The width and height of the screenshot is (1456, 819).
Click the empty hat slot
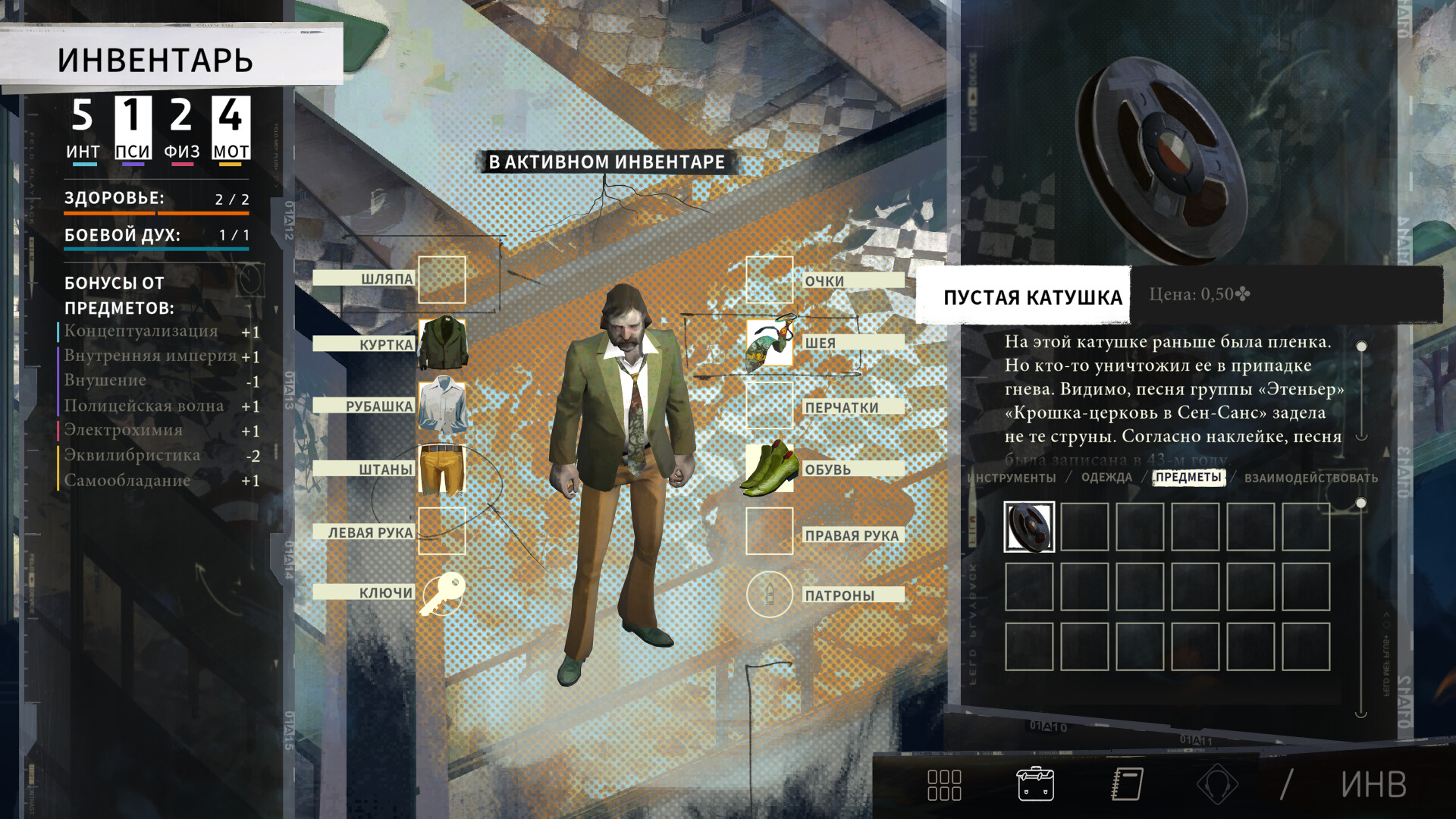pyautogui.click(x=442, y=280)
